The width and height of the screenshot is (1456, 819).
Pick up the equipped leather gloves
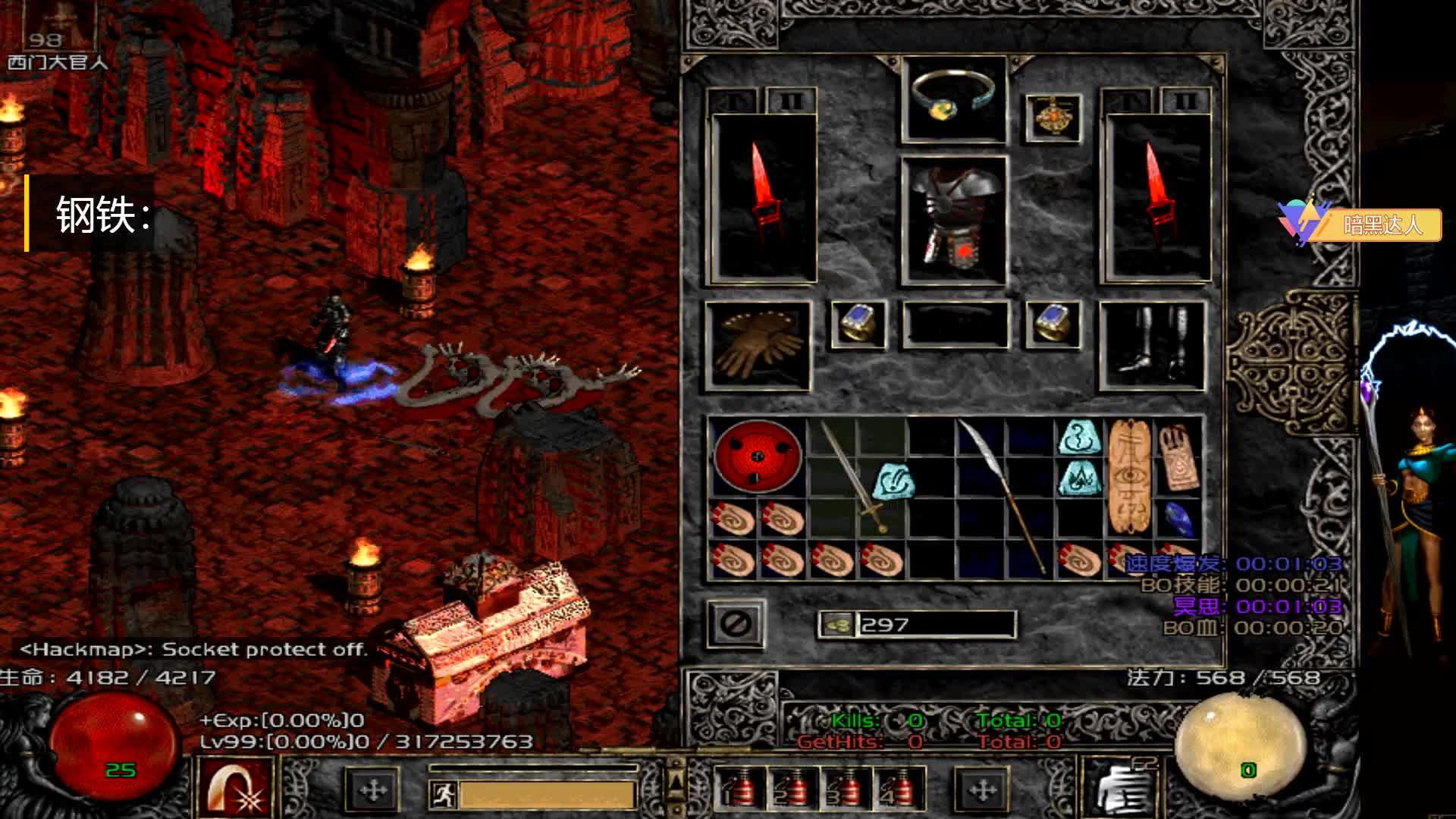[x=758, y=345]
